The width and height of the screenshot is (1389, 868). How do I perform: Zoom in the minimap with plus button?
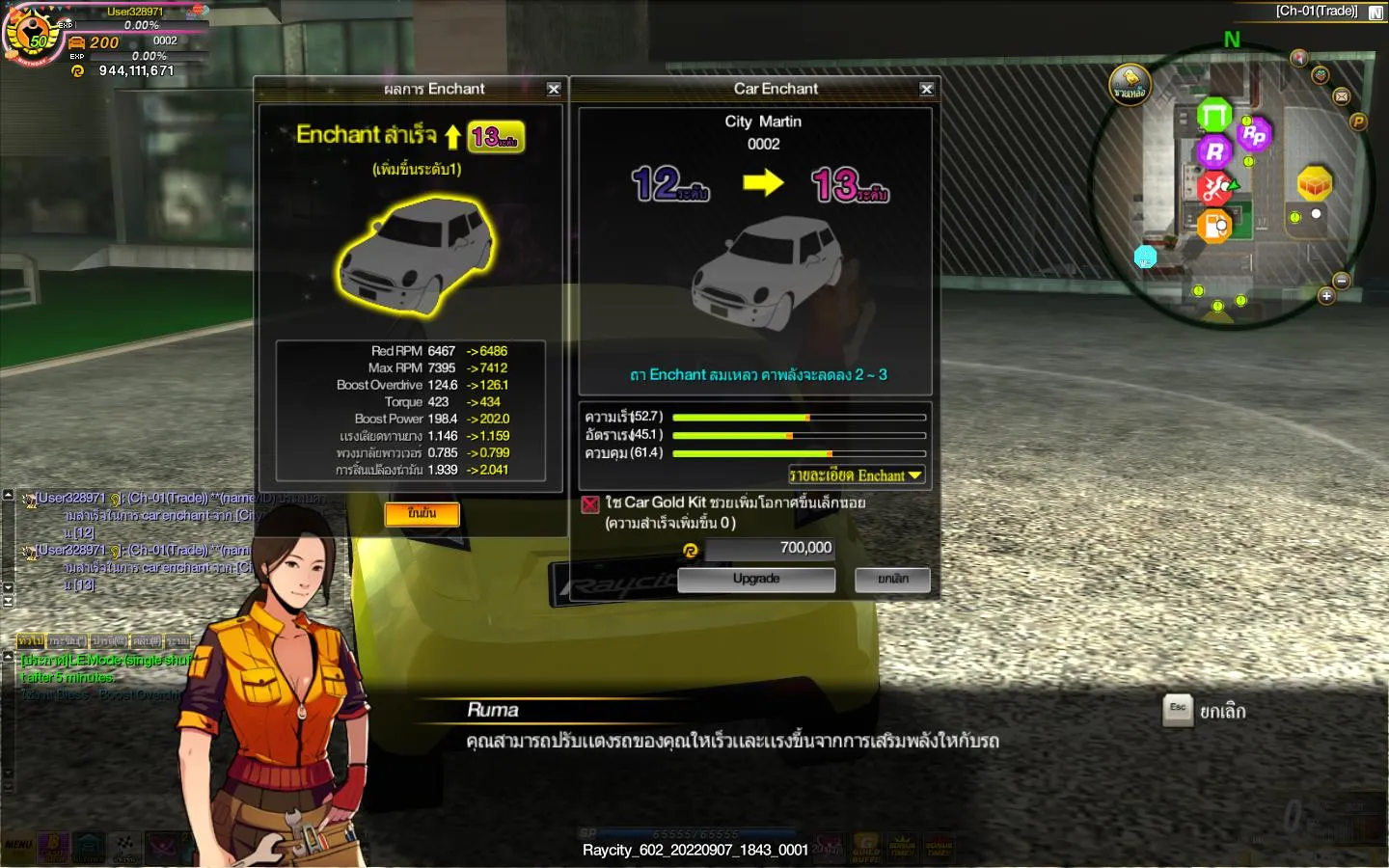[x=1326, y=296]
